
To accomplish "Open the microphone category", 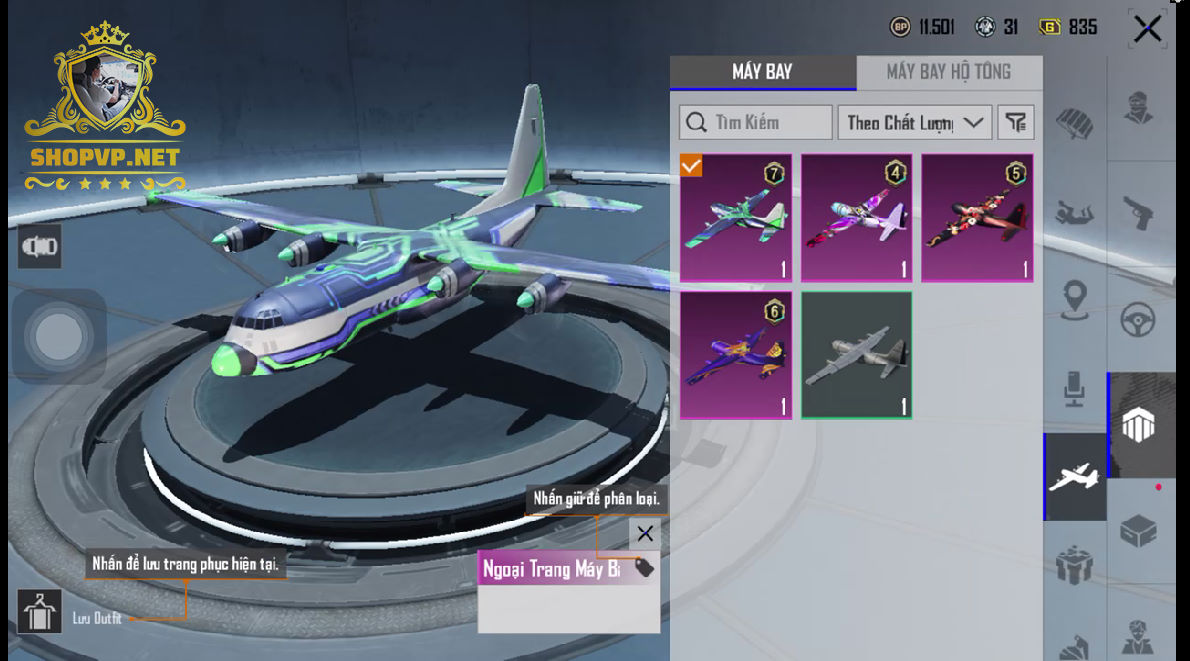I will pos(1075,389).
